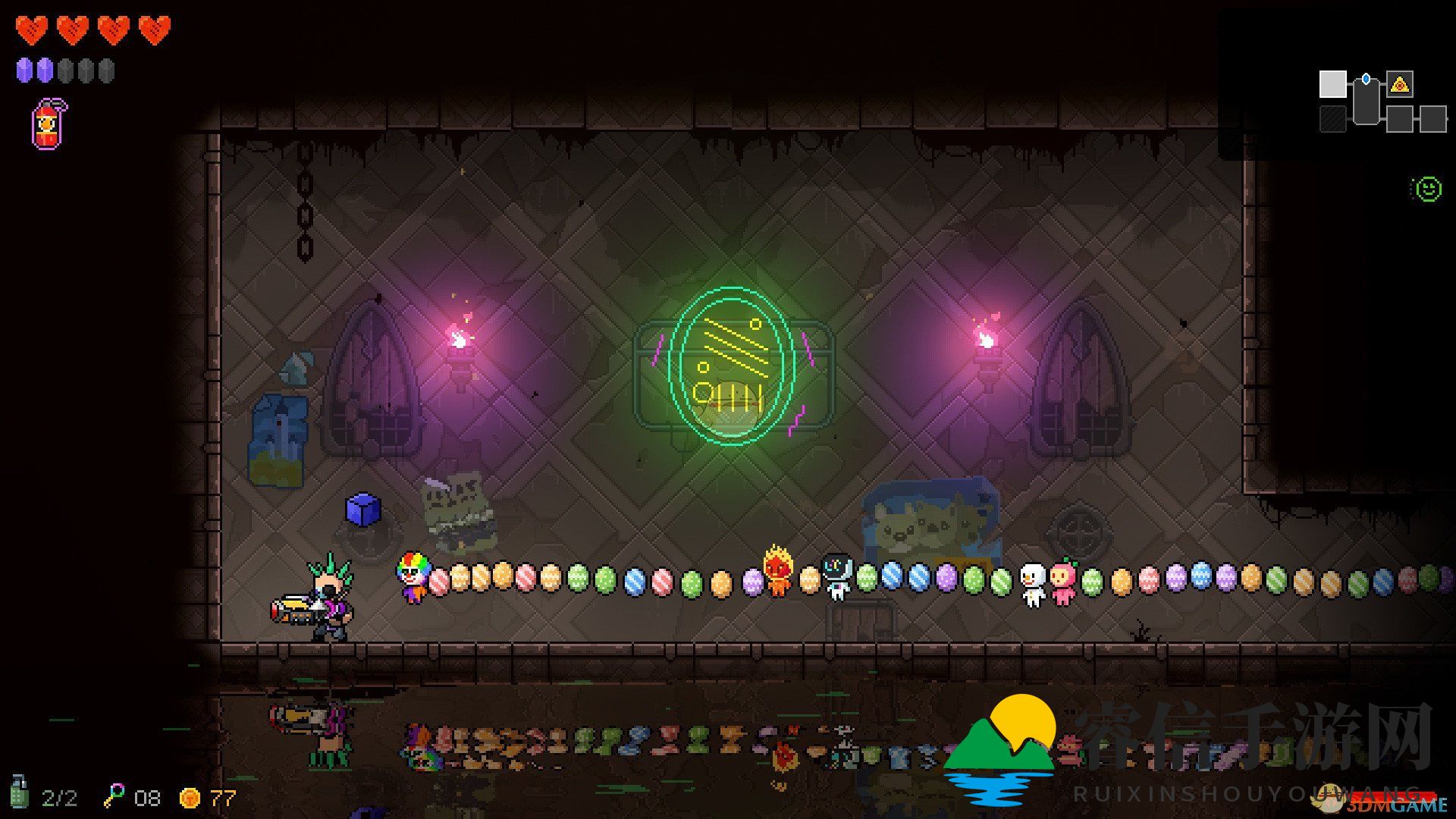Screen dimensions: 1456x819
Task: Select the pyramid eye room on minimap
Action: tap(1399, 84)
